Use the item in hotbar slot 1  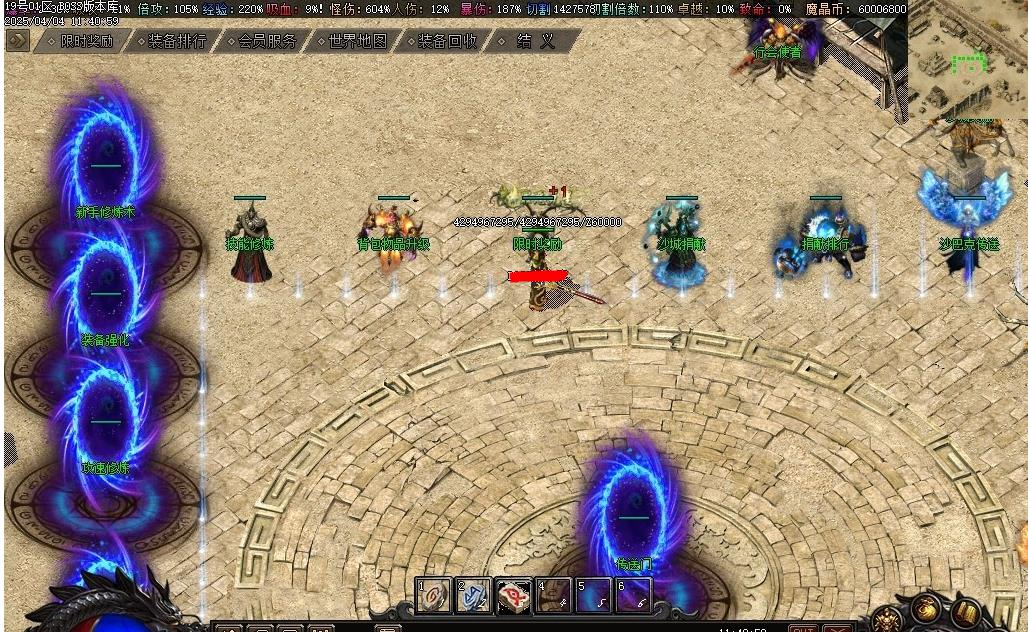pyautogui.click(x=434, y=596)
